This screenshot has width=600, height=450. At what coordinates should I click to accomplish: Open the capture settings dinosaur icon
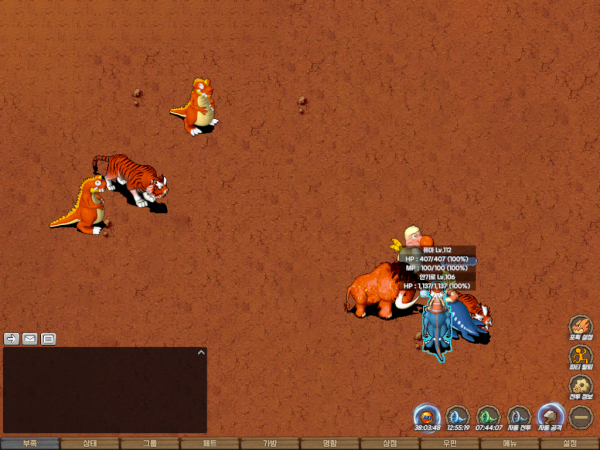click(x=581, y=327)
